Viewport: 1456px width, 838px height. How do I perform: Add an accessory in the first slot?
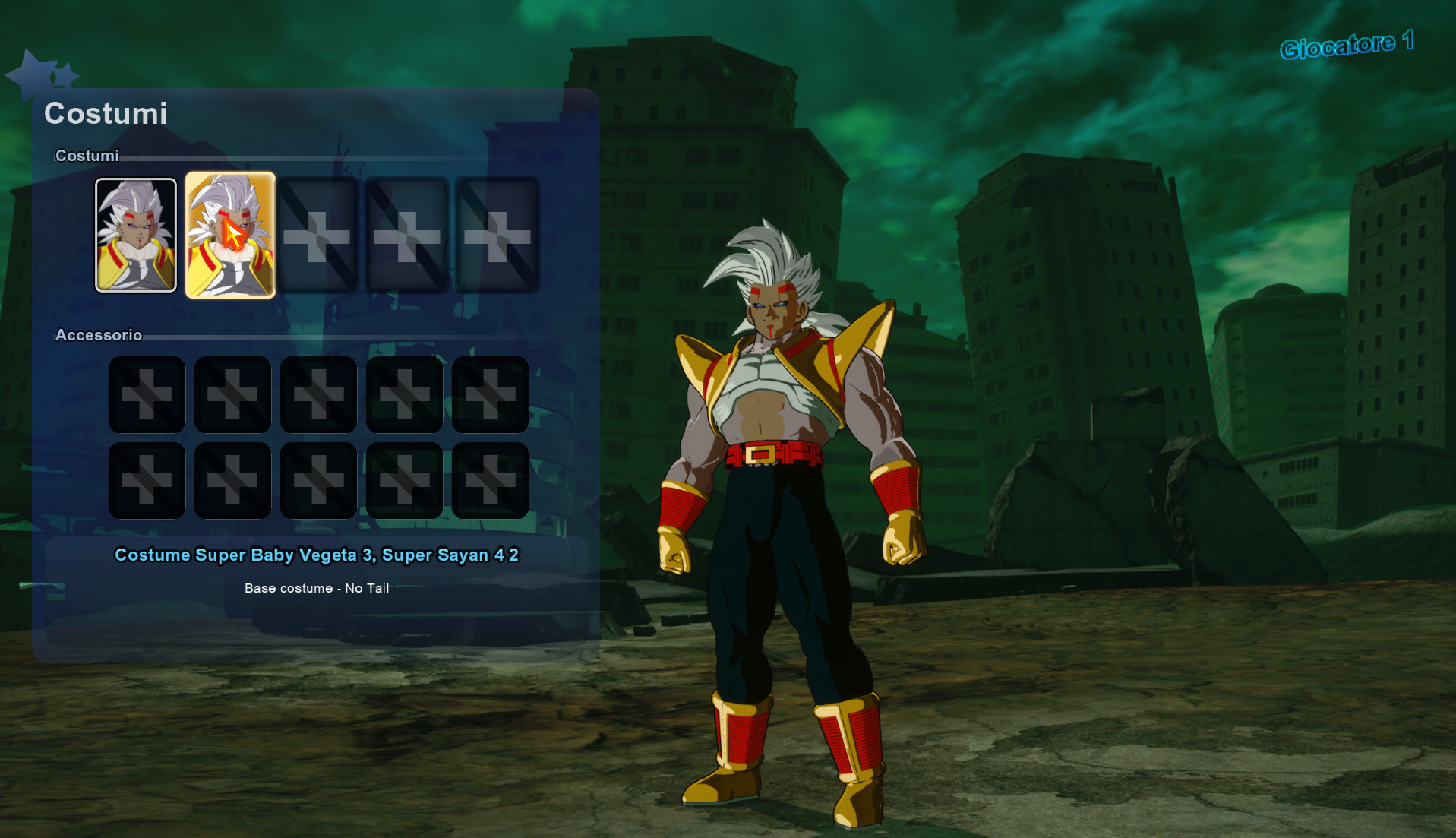click(146, 394)
